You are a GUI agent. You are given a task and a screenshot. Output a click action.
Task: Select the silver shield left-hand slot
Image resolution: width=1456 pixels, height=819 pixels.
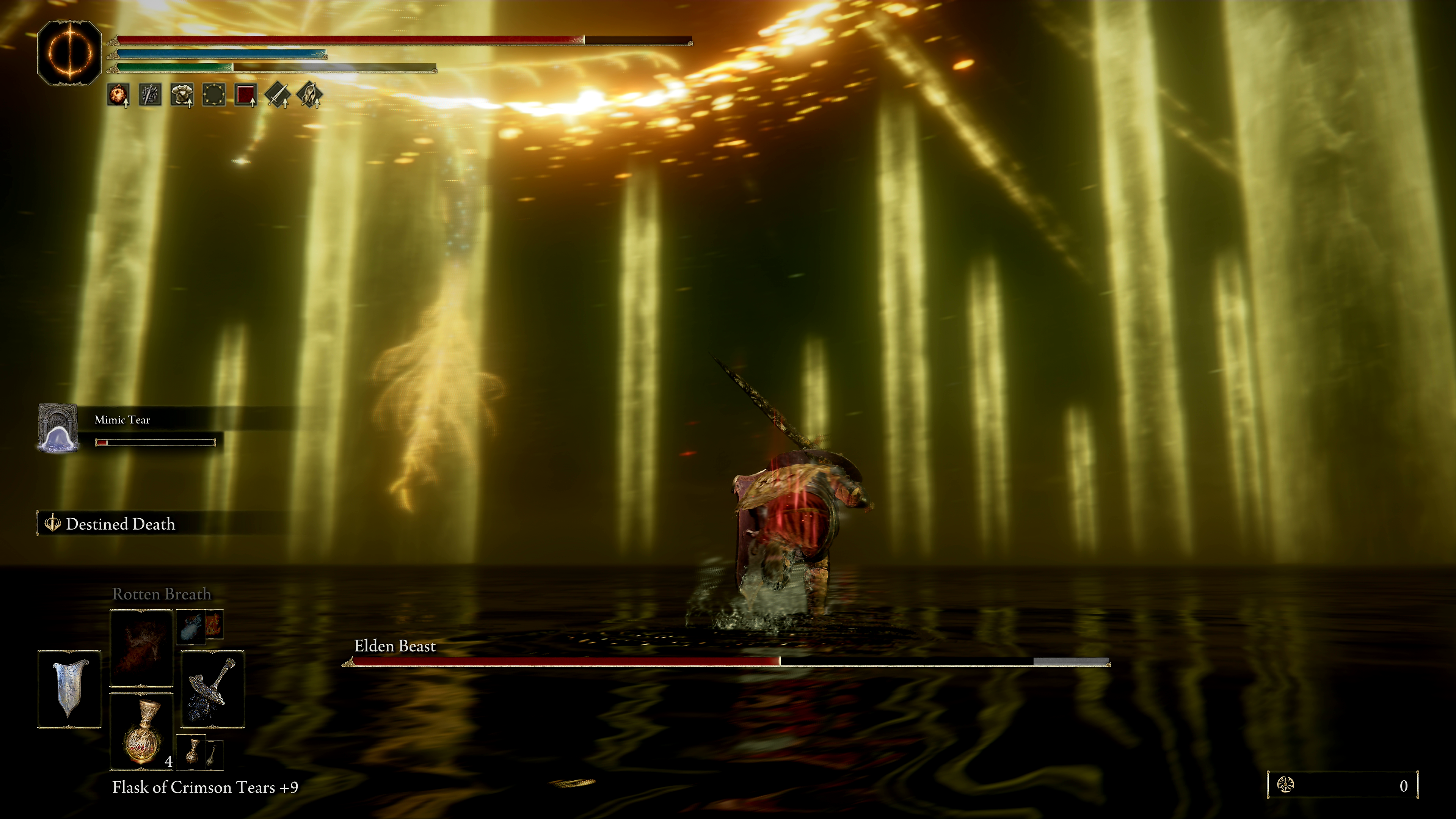tap(69, 689)
